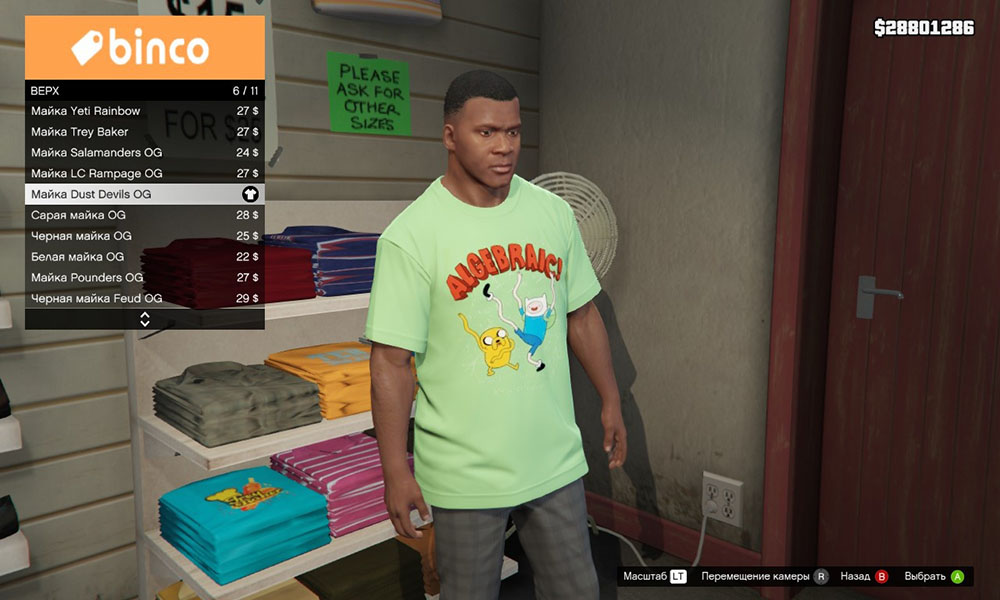Choose the Серая майка OG item
This screenshot has width=1000, height=600.
144,215
